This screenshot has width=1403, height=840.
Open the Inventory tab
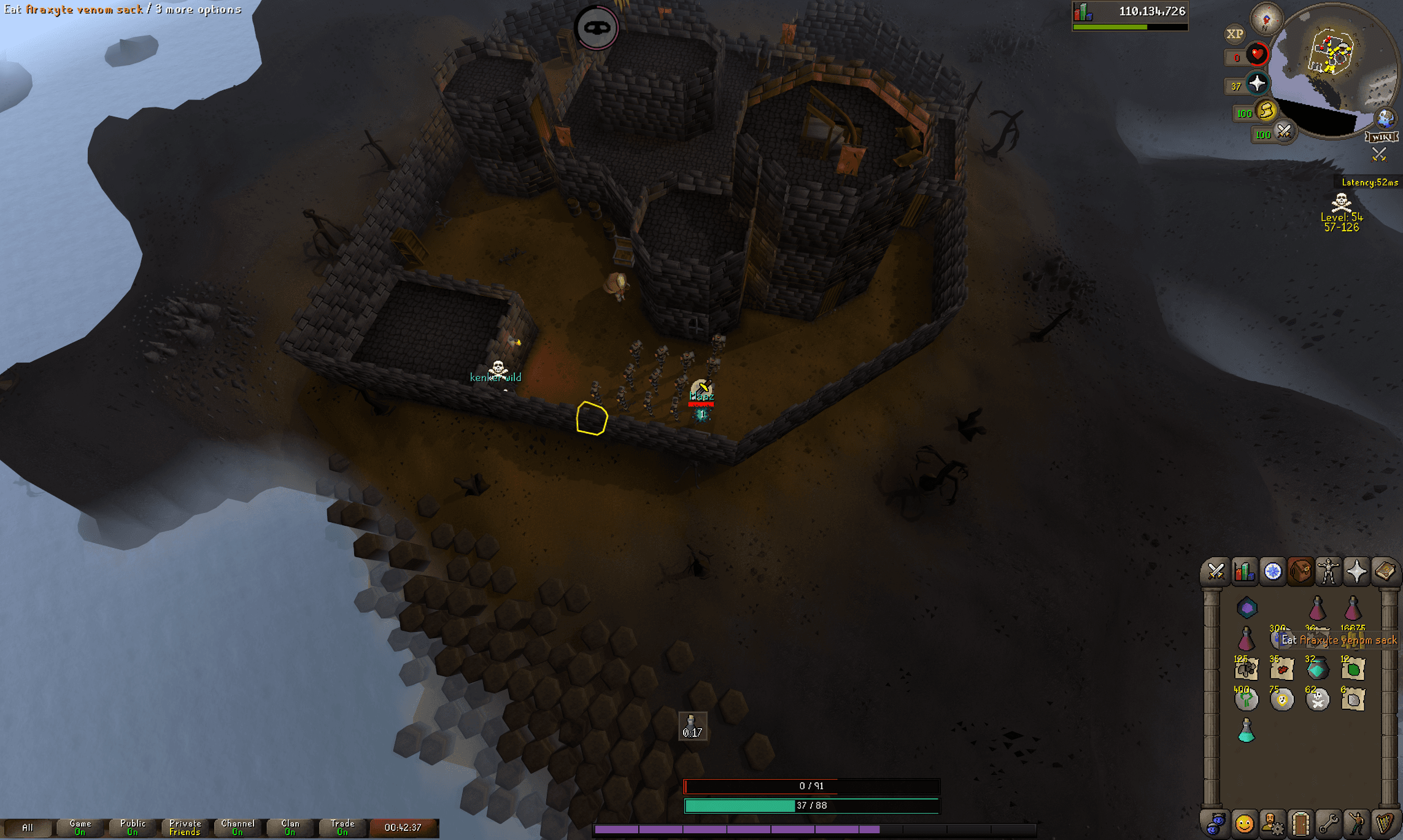(x=1301, y=571)
